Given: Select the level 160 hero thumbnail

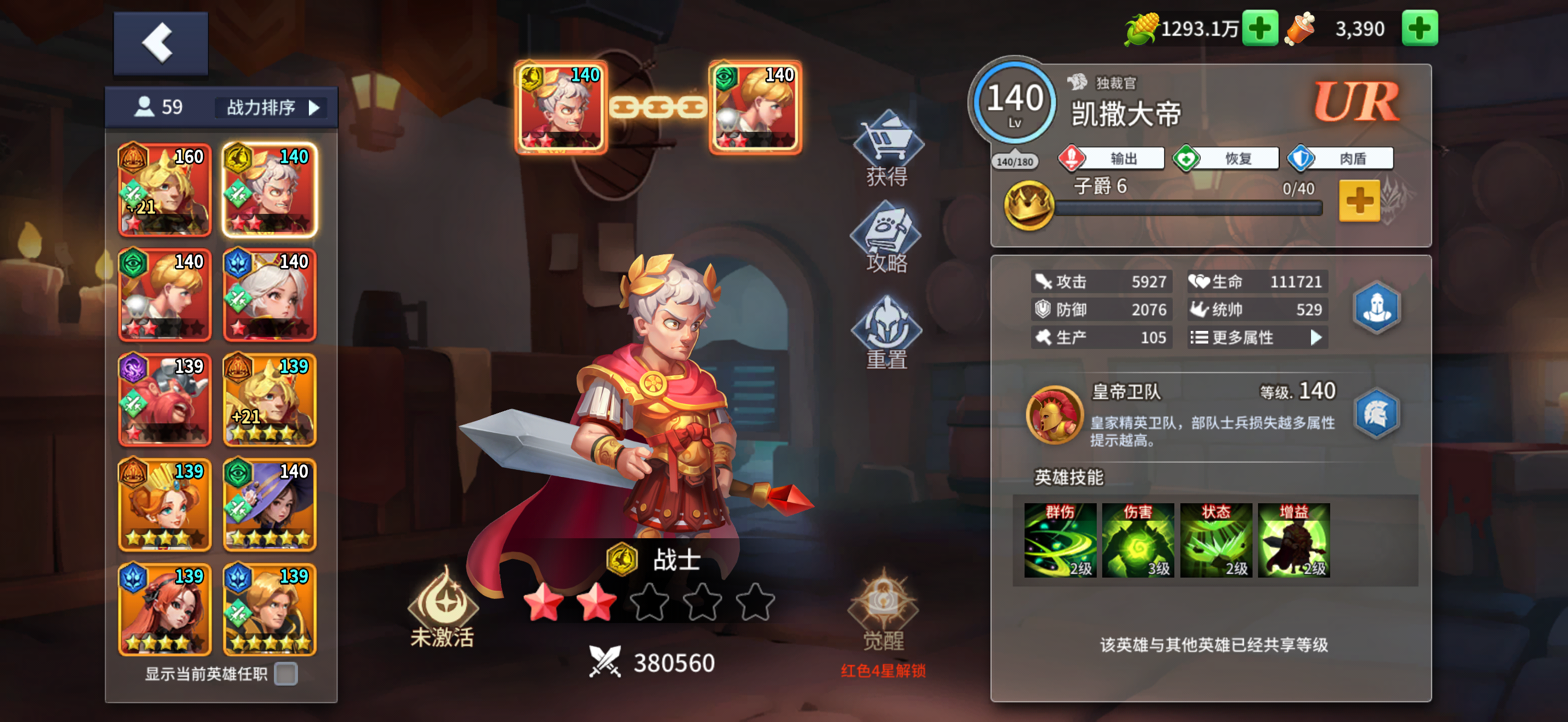Looking at the screenshot, I should pos(165,191).
